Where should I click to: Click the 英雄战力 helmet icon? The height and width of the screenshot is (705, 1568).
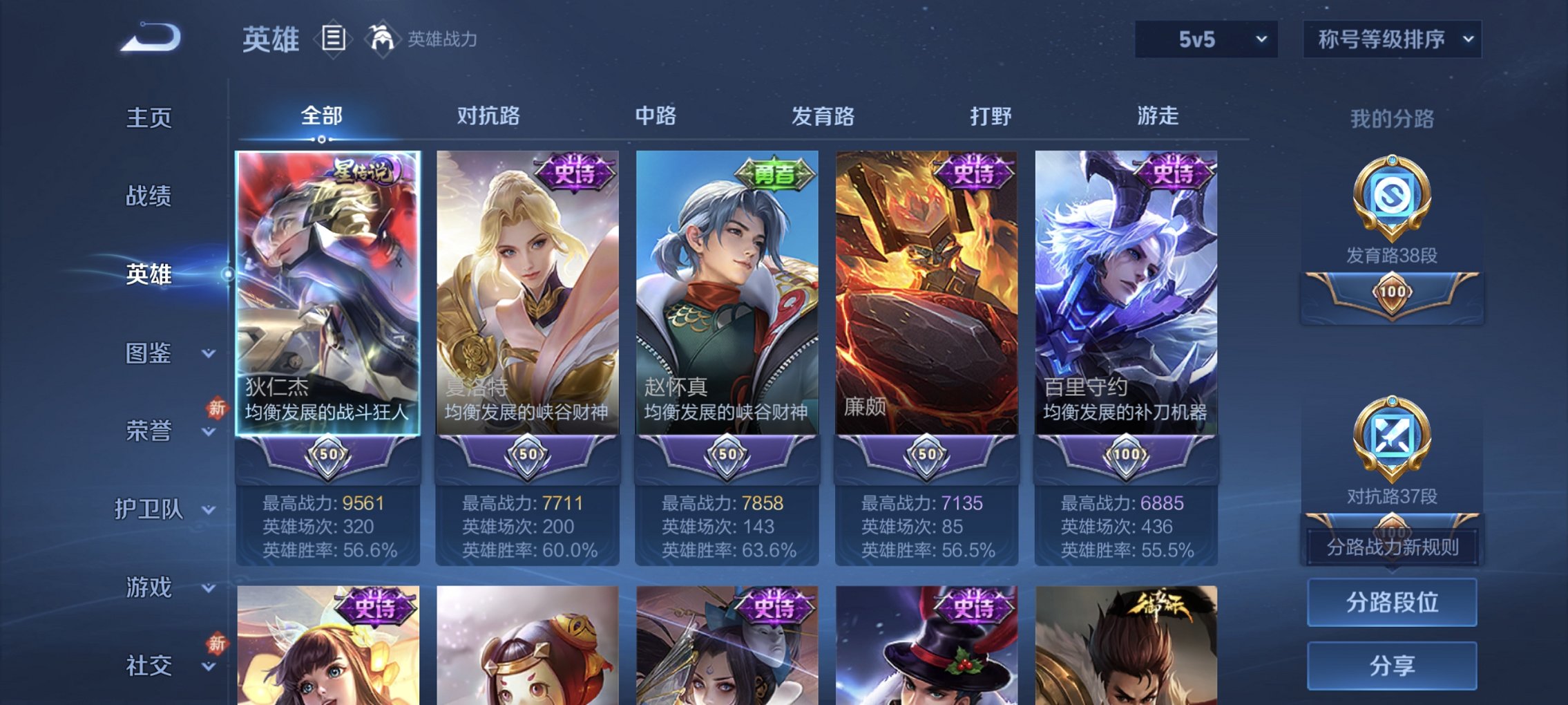coord(381,38)
